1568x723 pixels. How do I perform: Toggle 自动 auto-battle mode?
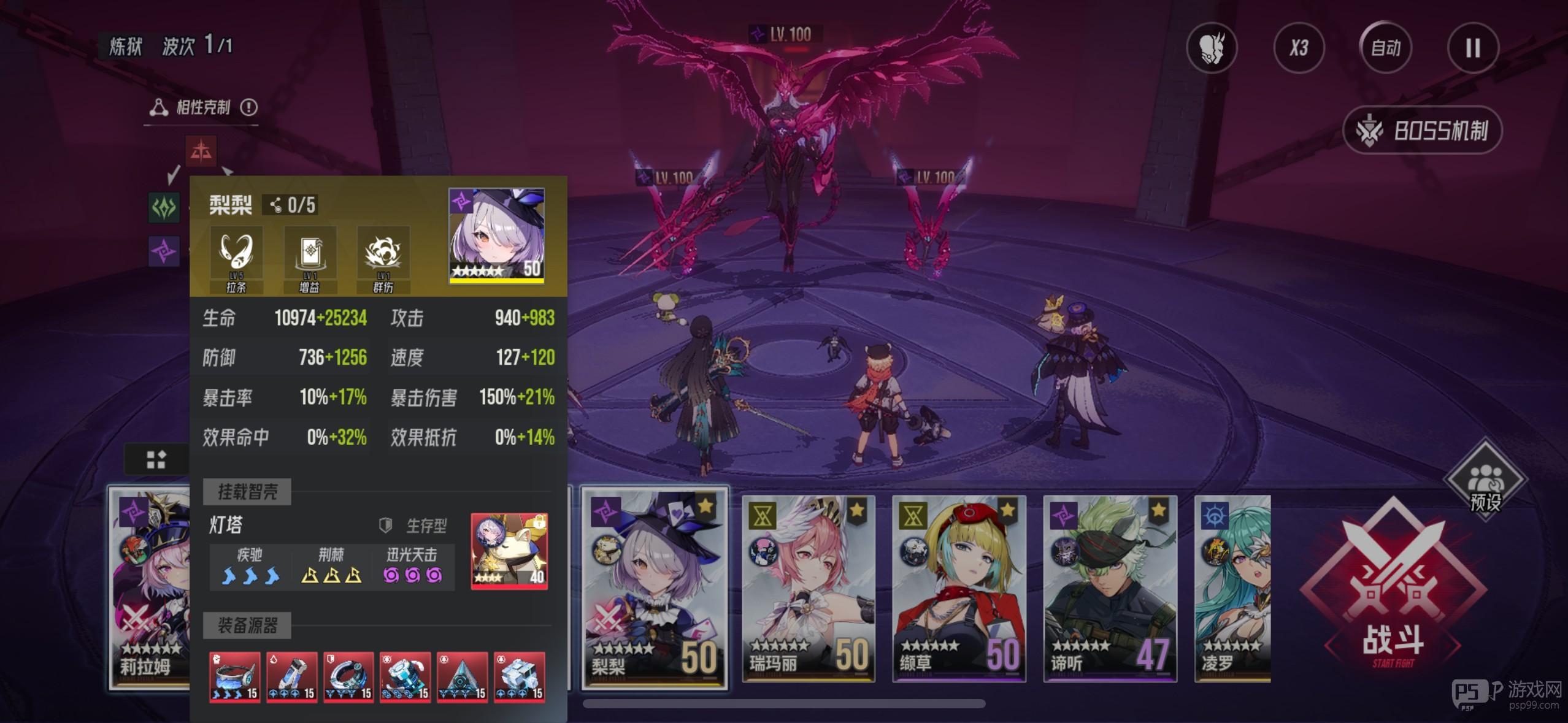coord(1386,48)
